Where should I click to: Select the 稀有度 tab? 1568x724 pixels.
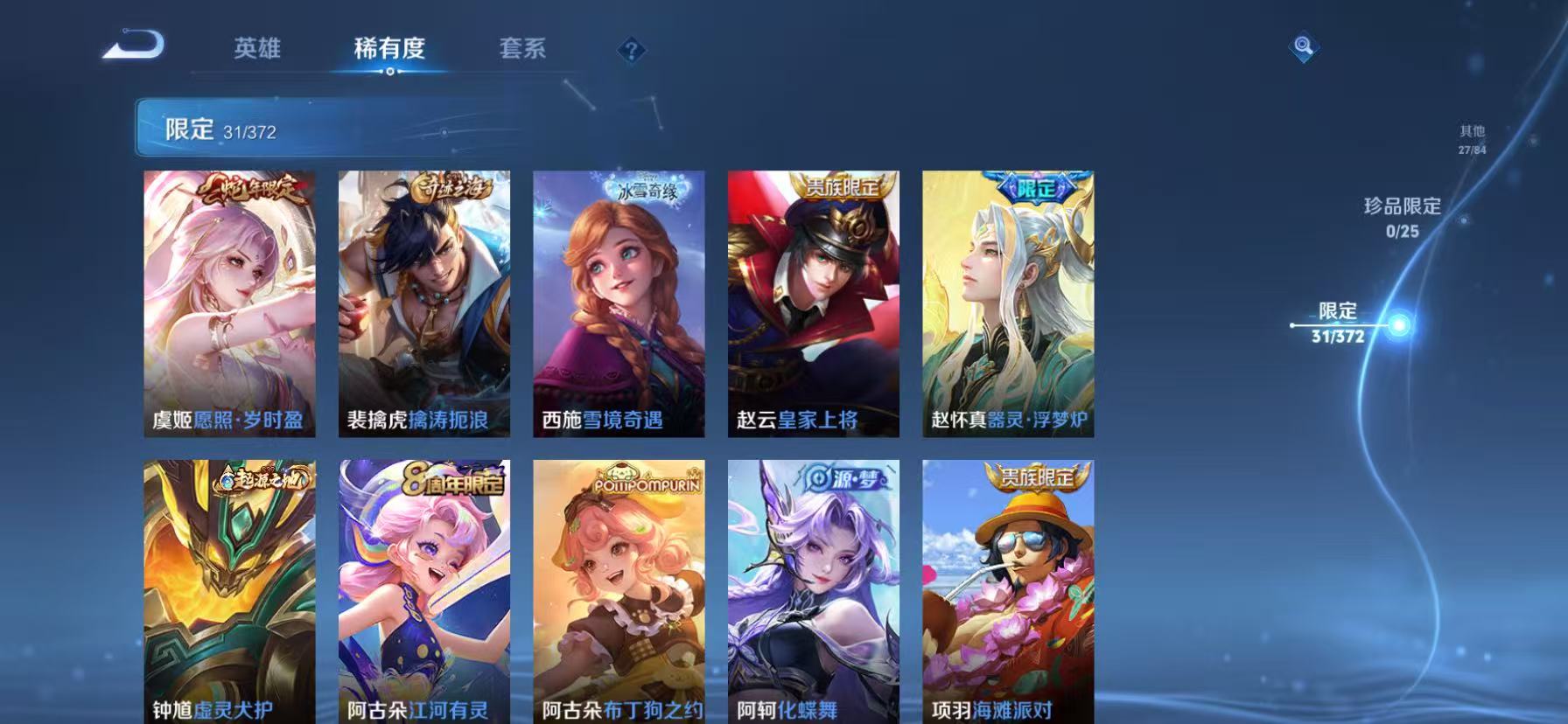click(391, 50)
